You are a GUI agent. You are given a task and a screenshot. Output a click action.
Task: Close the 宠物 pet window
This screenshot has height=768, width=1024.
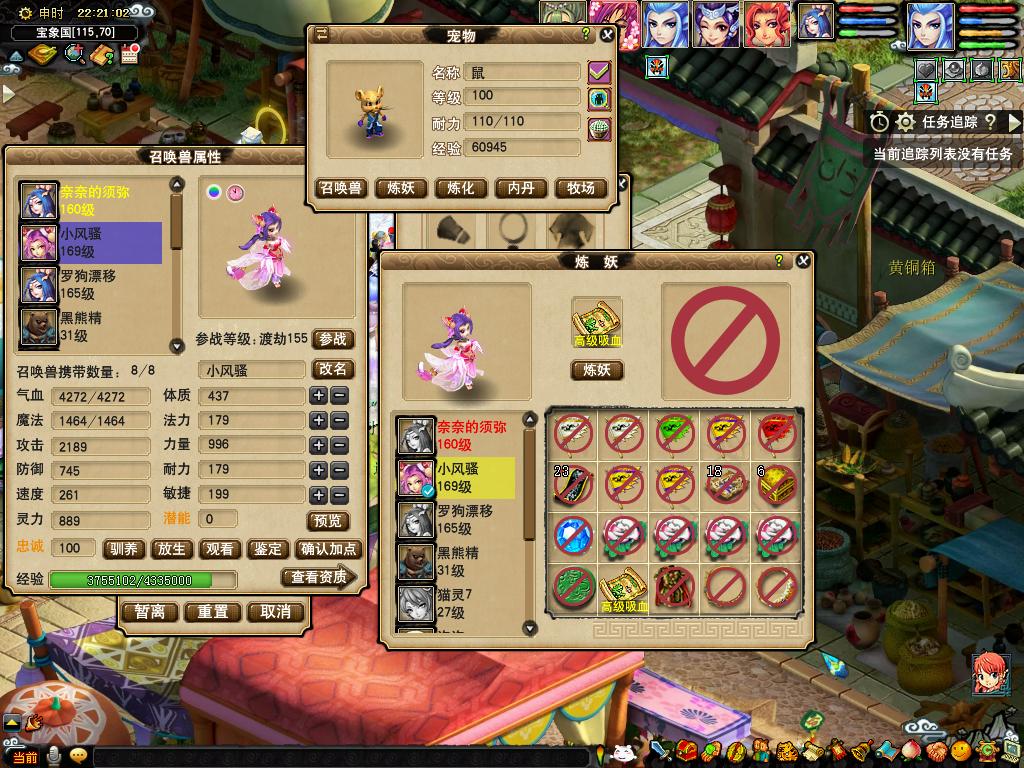tap(606, 35)
